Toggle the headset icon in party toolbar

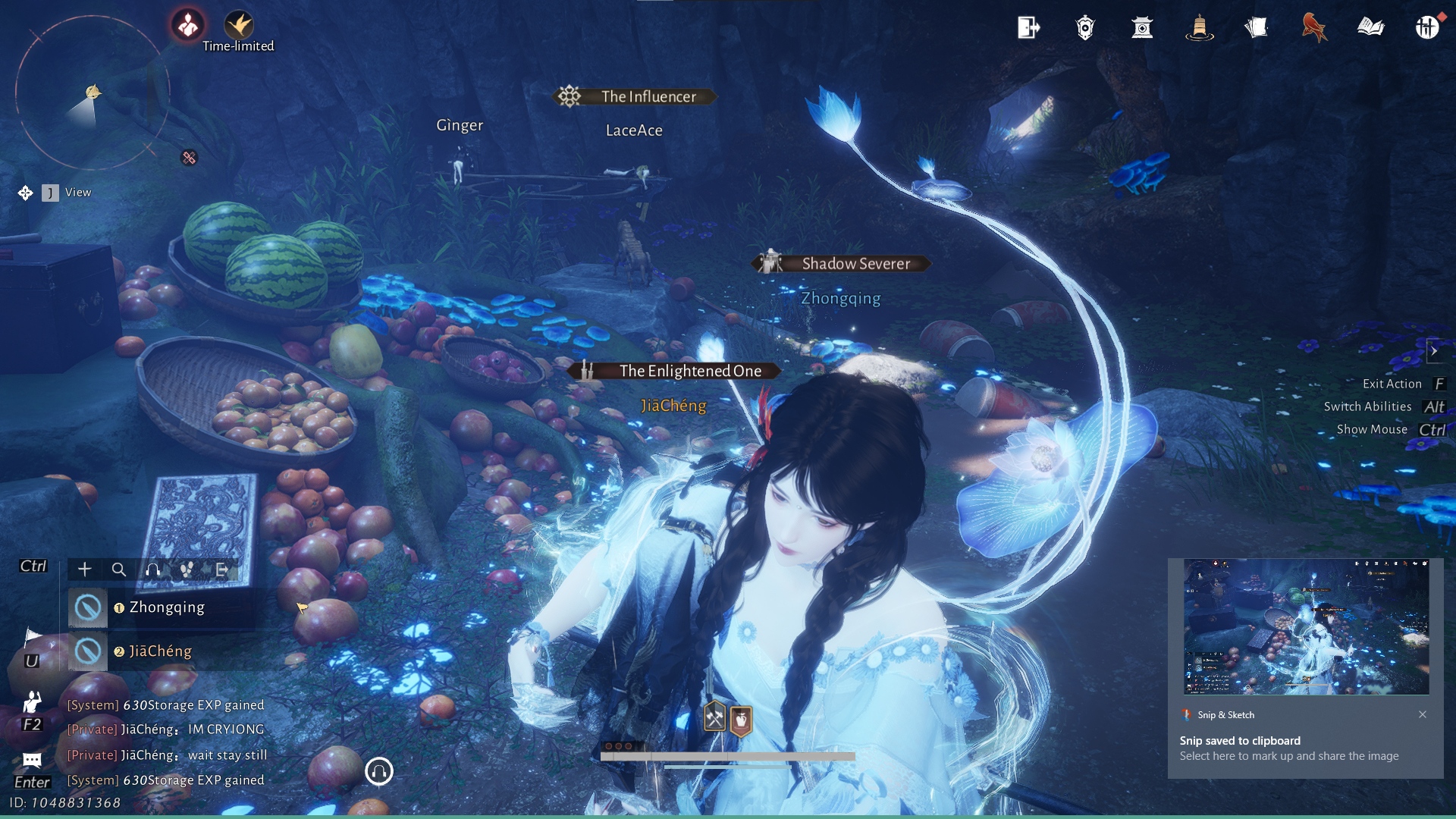(x=153, y=570)
